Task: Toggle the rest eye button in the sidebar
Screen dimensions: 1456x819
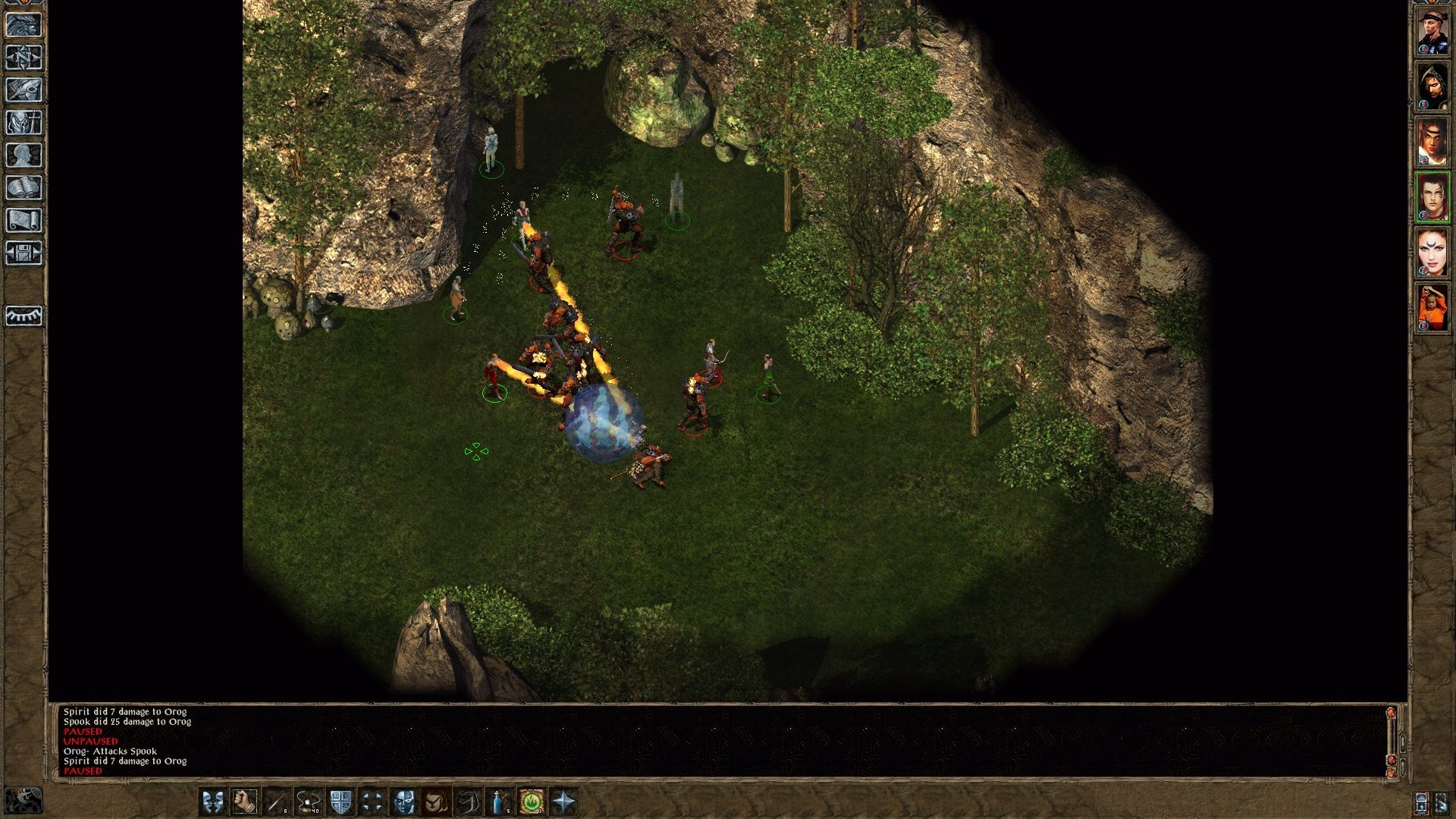Action: point(24,315)
